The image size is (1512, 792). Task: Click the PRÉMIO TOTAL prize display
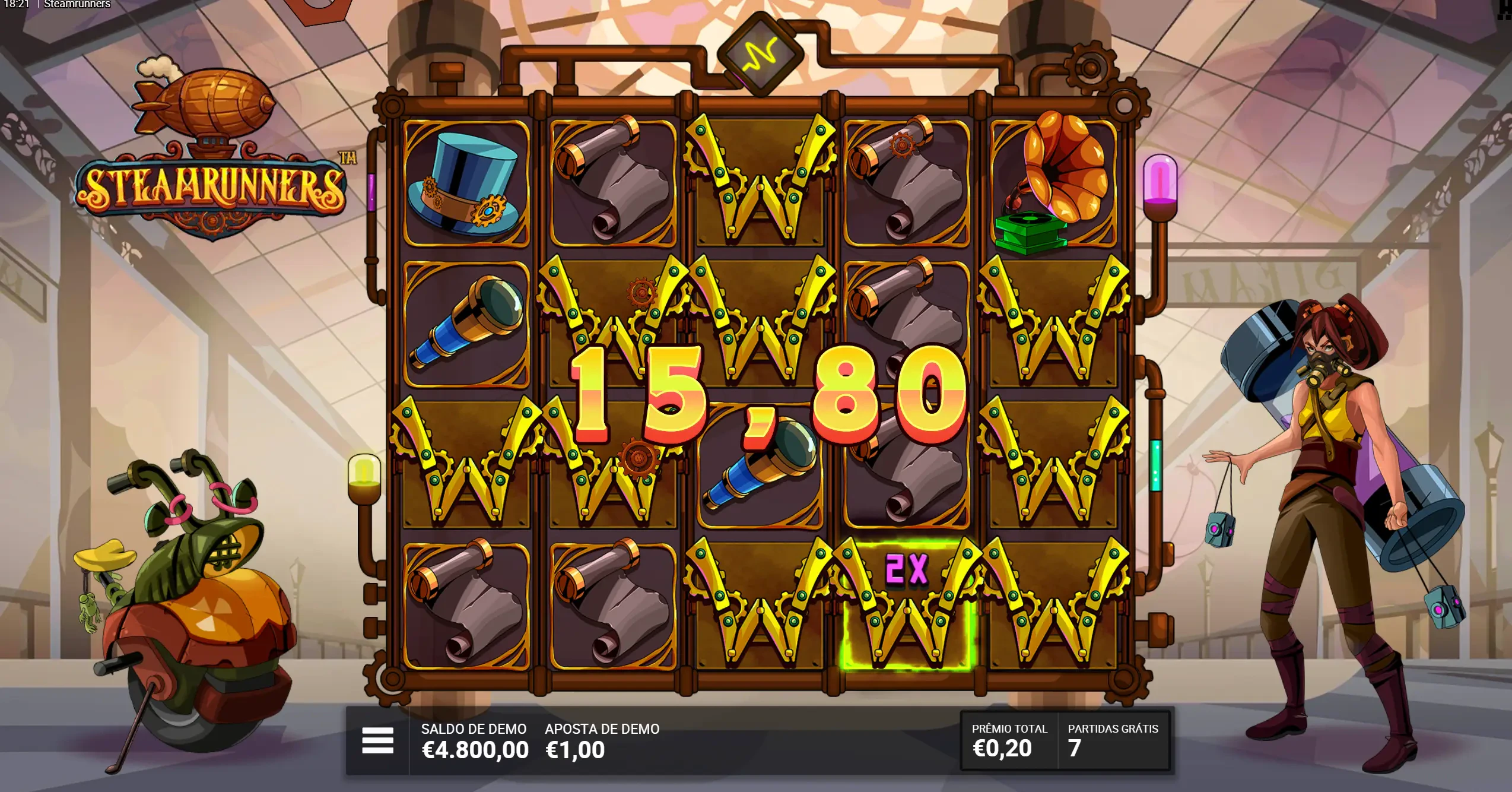click(x=1009, y=748)
